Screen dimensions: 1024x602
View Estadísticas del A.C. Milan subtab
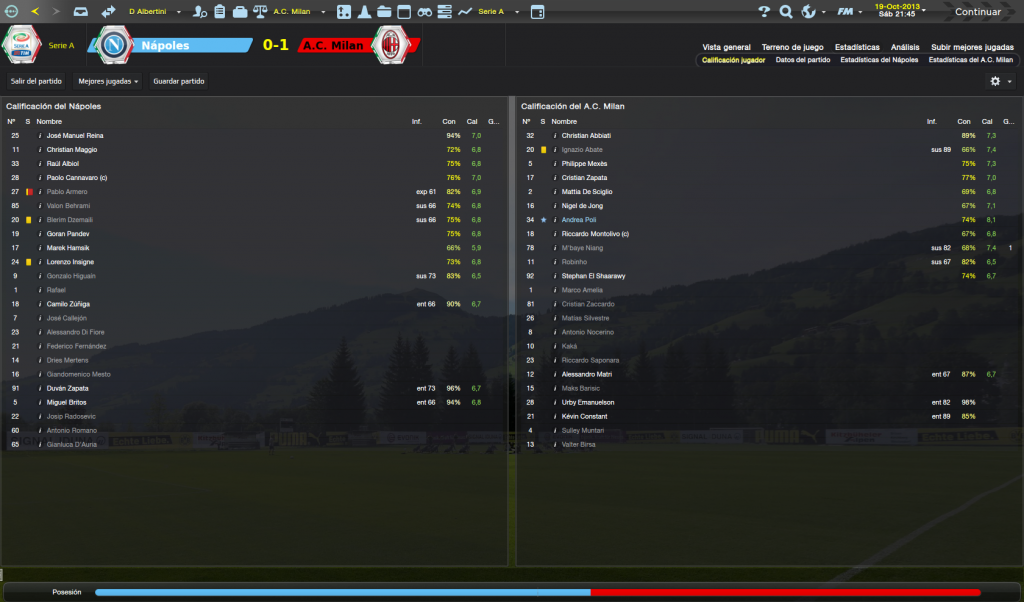tap(970, 60)
